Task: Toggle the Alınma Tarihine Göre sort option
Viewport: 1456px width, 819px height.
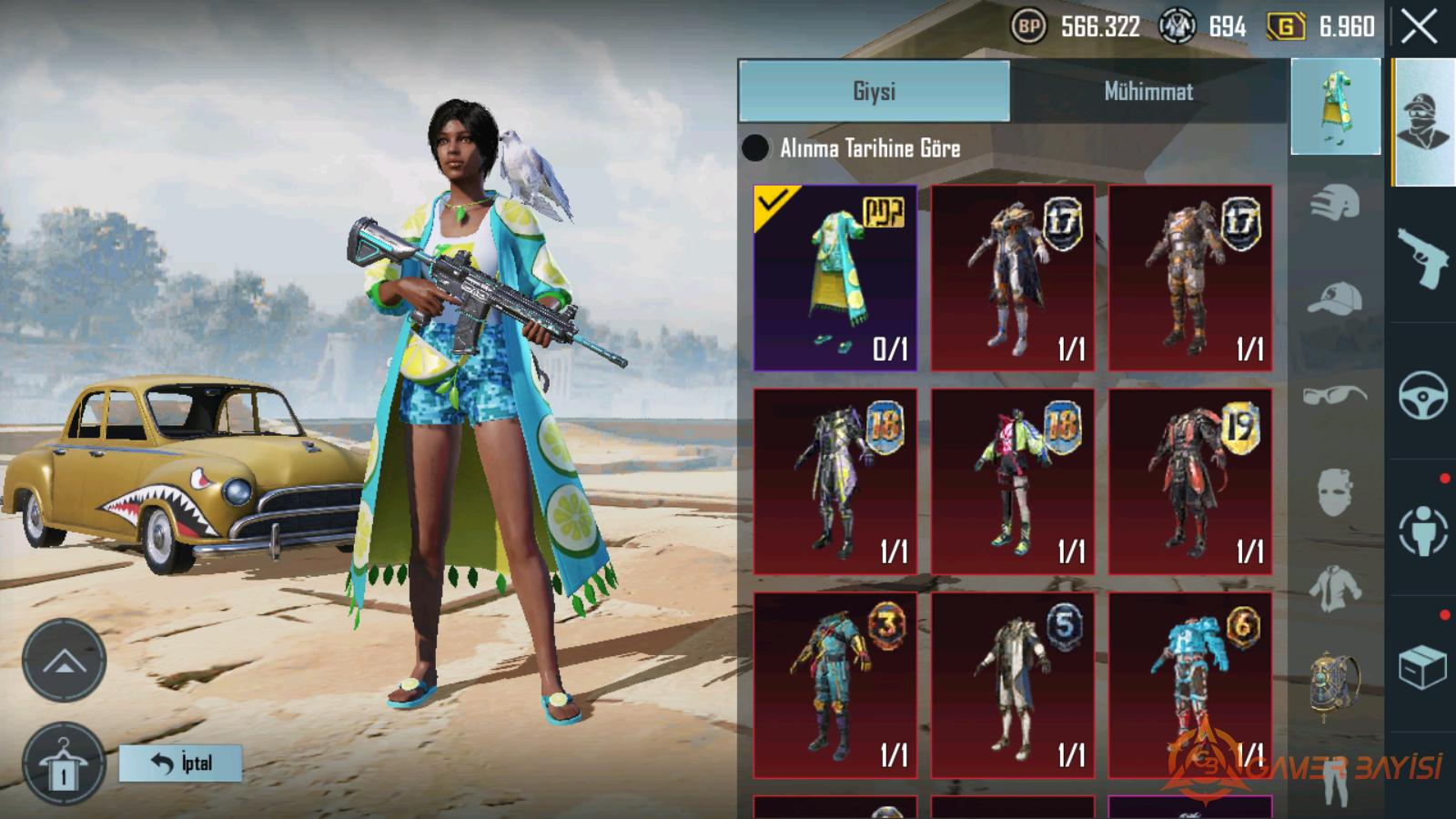Action: point(755,147)
